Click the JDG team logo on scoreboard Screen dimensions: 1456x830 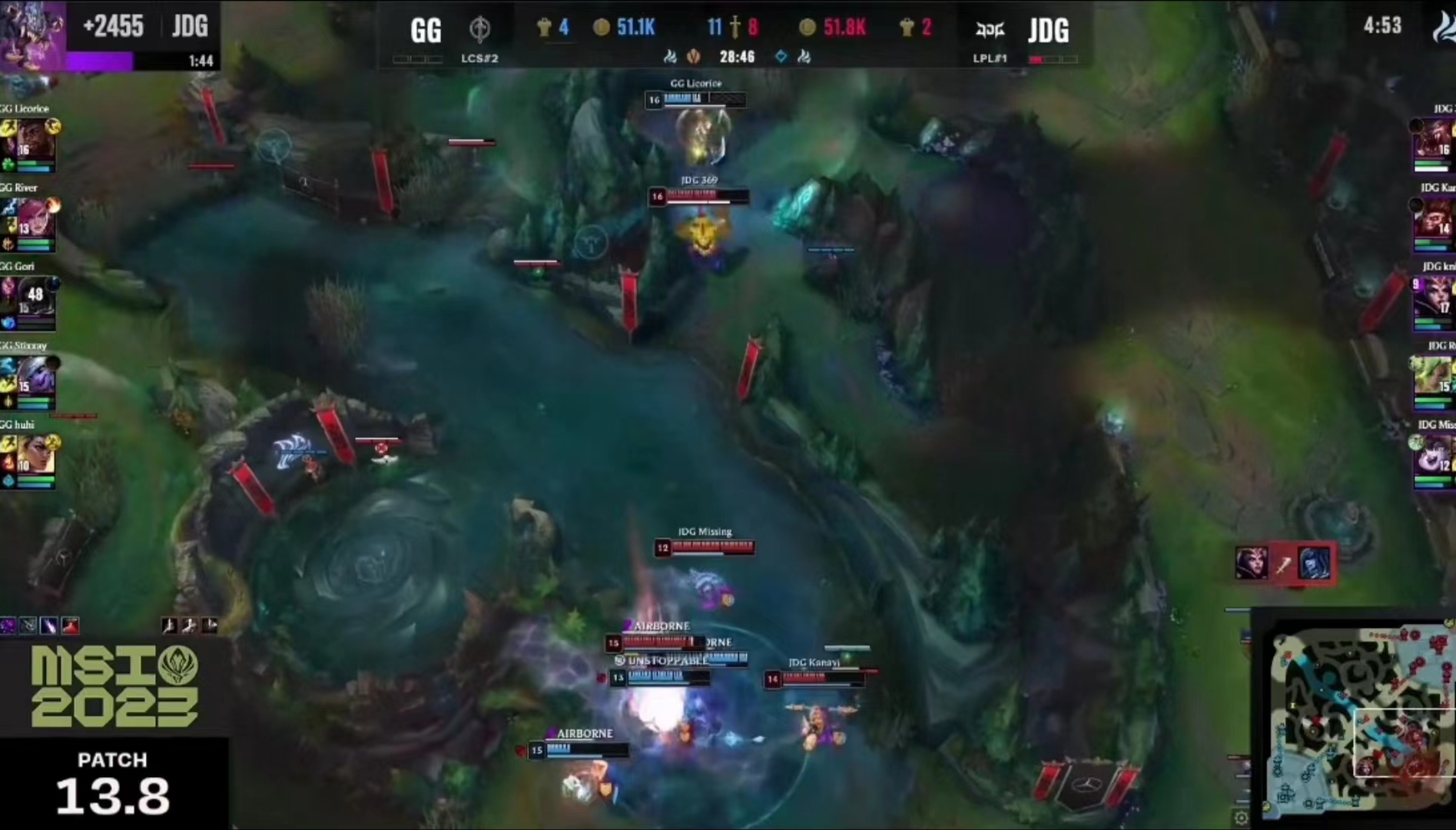point(990,31)
